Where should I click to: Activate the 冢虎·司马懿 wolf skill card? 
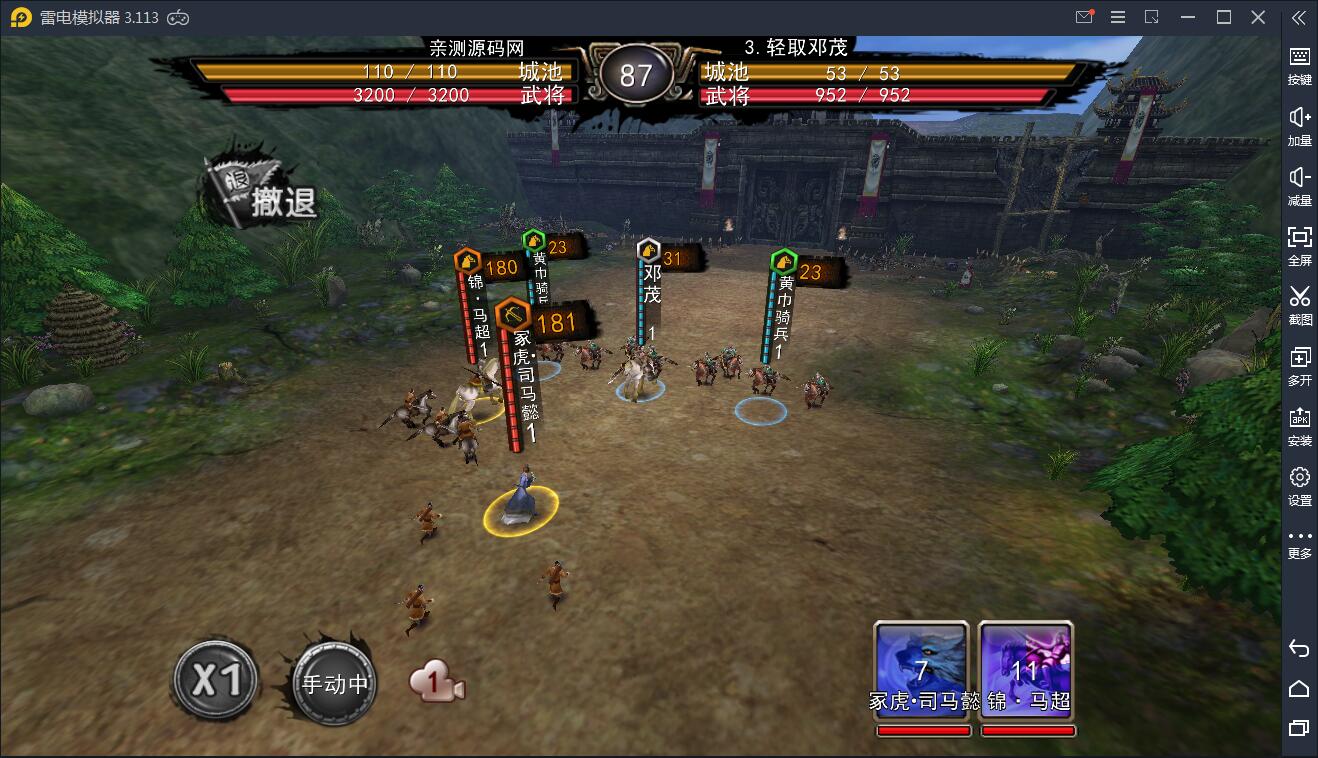click(921, 668)
